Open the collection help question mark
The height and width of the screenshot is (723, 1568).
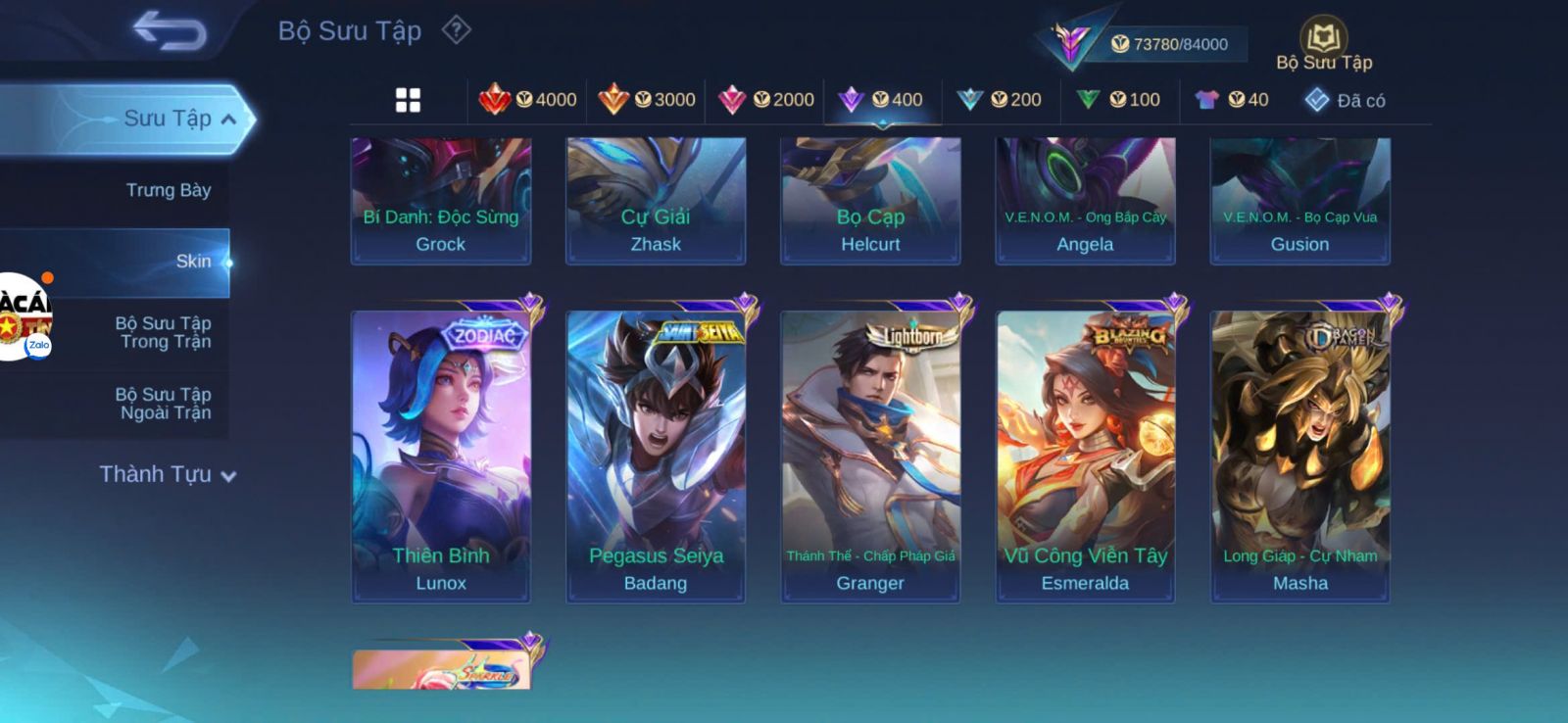[x=456, y=30]
